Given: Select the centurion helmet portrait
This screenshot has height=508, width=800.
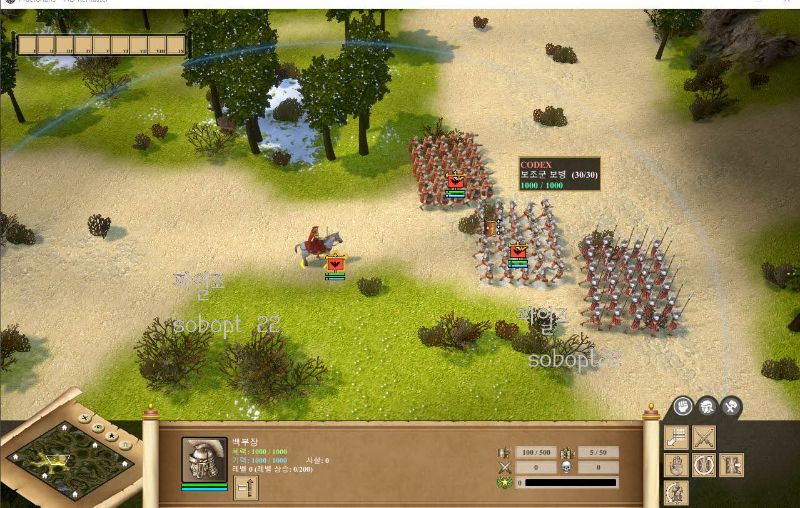Looking at the screenshot, I should pyautogui.click(x=204, y=460).
